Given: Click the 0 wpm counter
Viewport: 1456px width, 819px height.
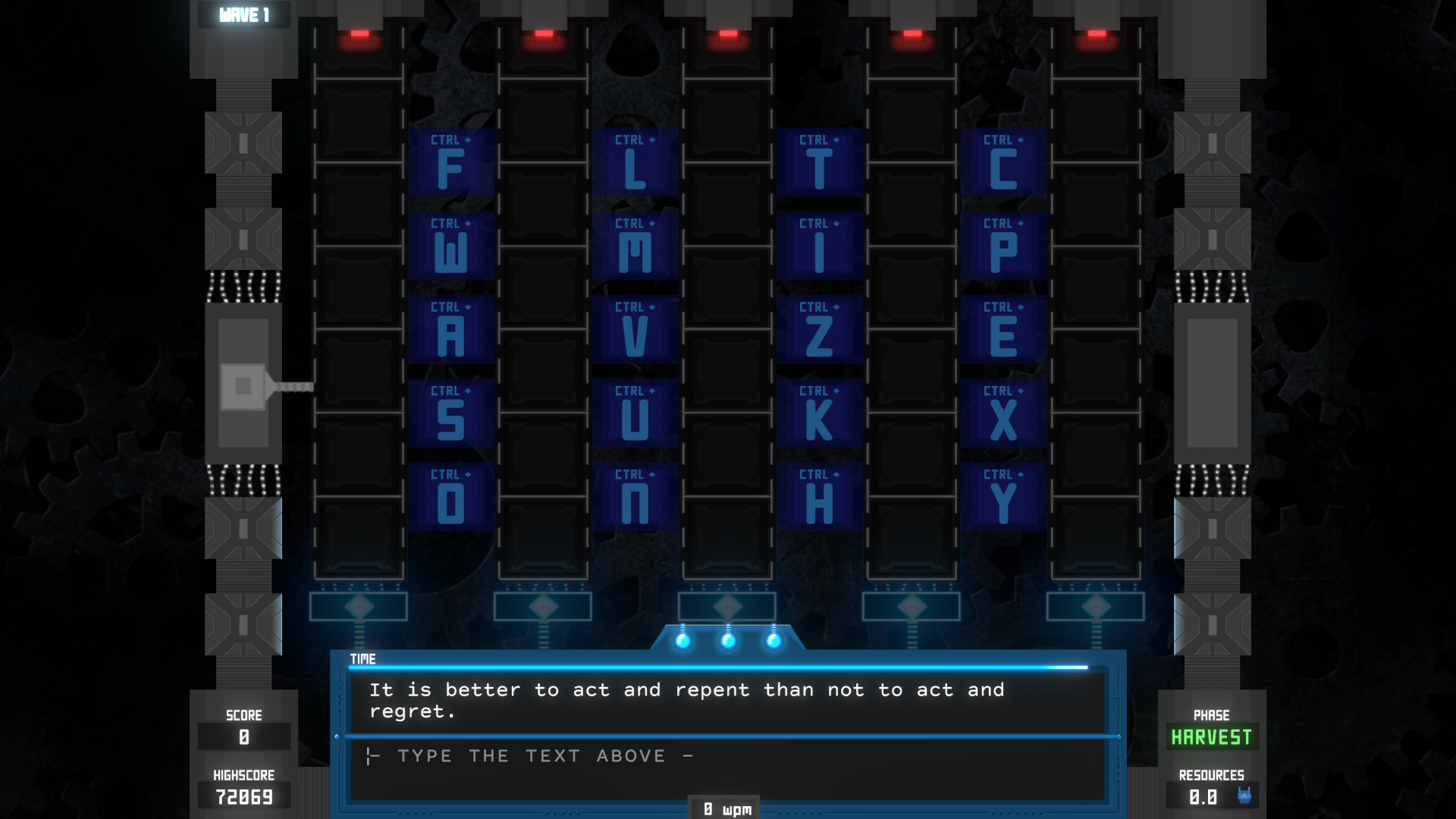Looking at the screenshot, I should click(x=724, y=808).
